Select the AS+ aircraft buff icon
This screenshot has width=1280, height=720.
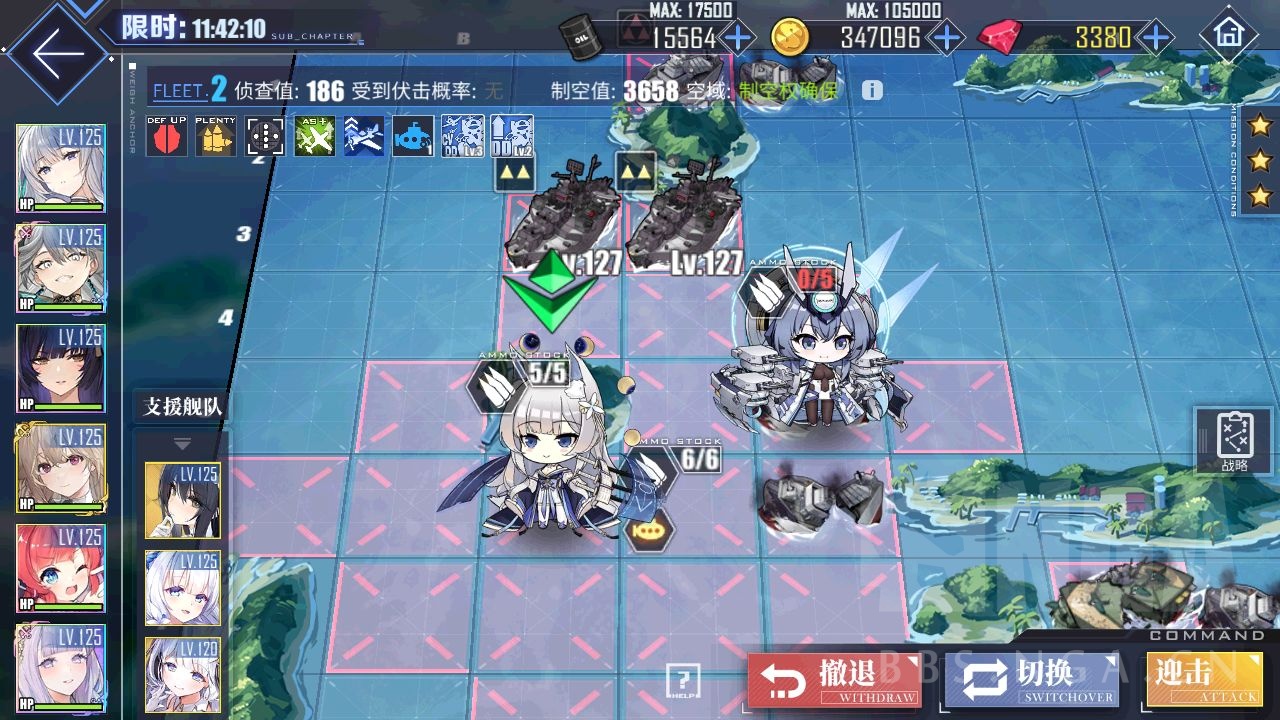point(314,137)
